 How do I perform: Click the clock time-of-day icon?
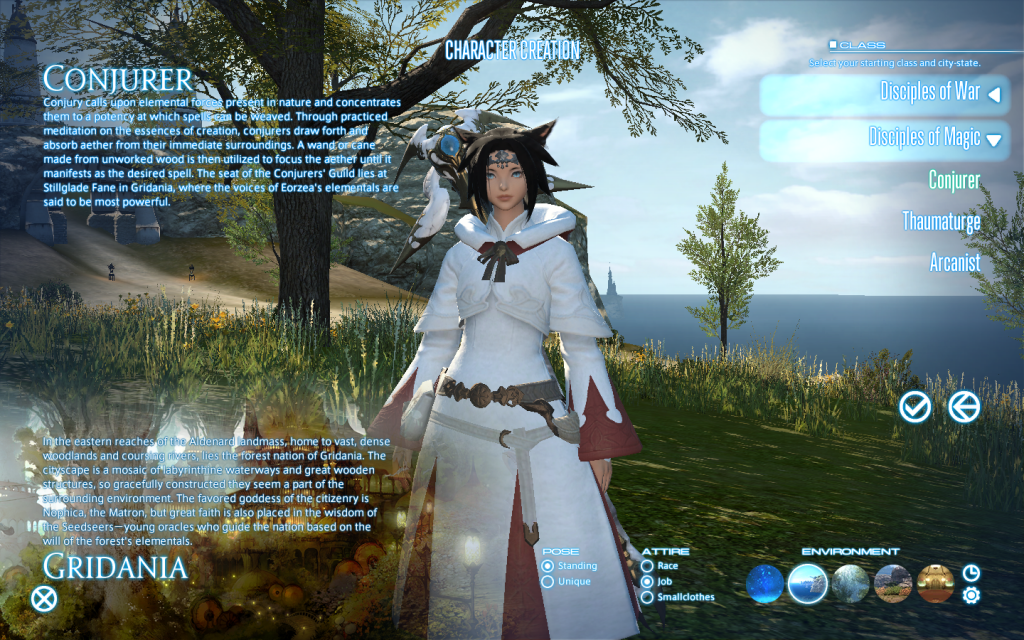(971, 573)
